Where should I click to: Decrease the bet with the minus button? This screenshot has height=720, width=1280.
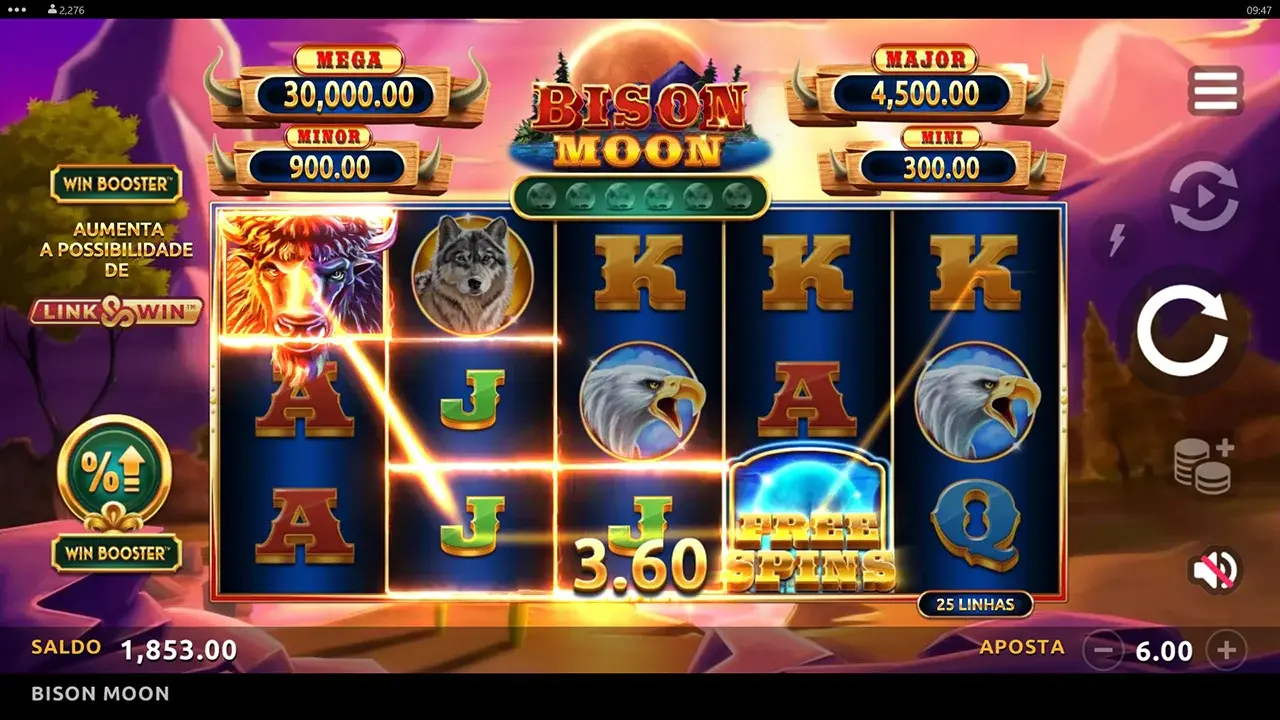(1105, 649)
